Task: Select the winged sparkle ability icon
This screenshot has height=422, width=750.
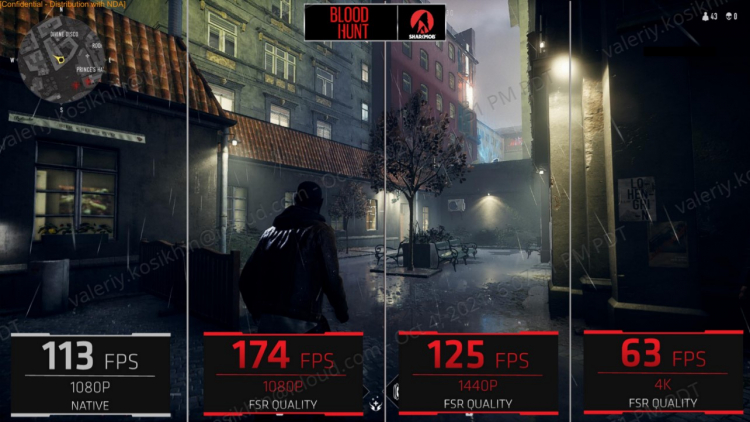Action: click(x=374, y=406)
